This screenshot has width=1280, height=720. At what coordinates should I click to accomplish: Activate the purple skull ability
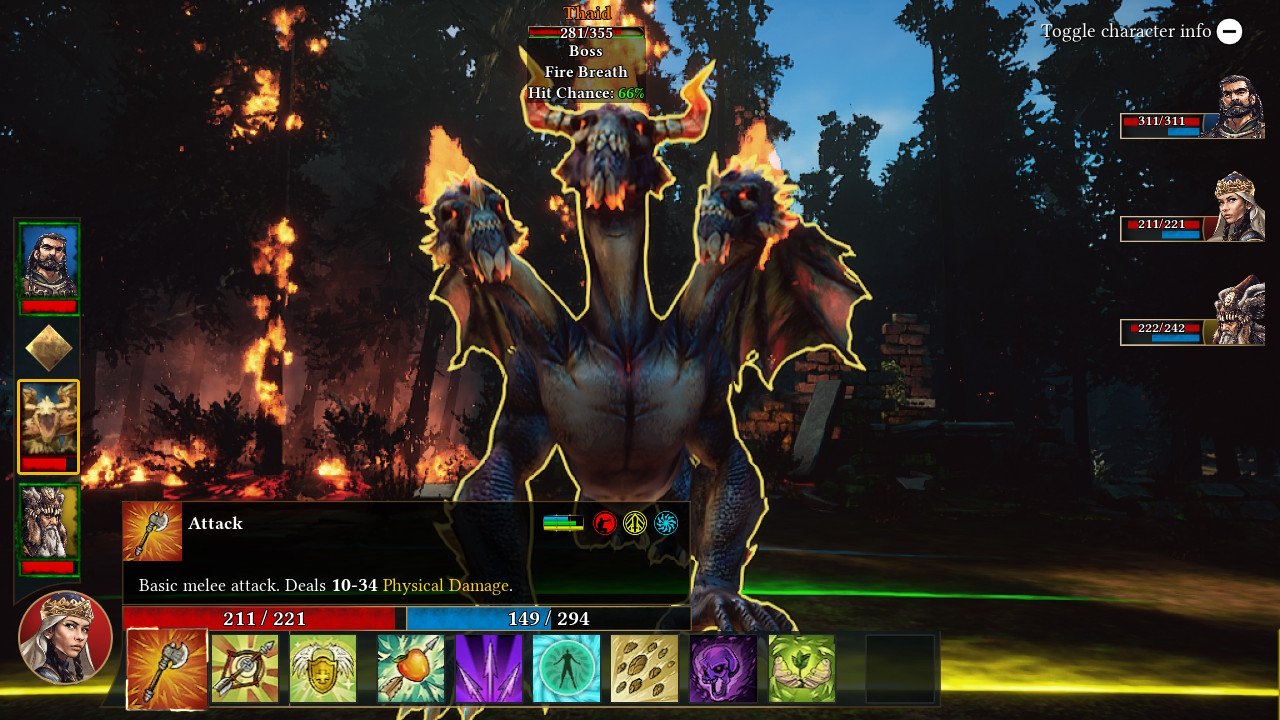click(x=723, y=669)
